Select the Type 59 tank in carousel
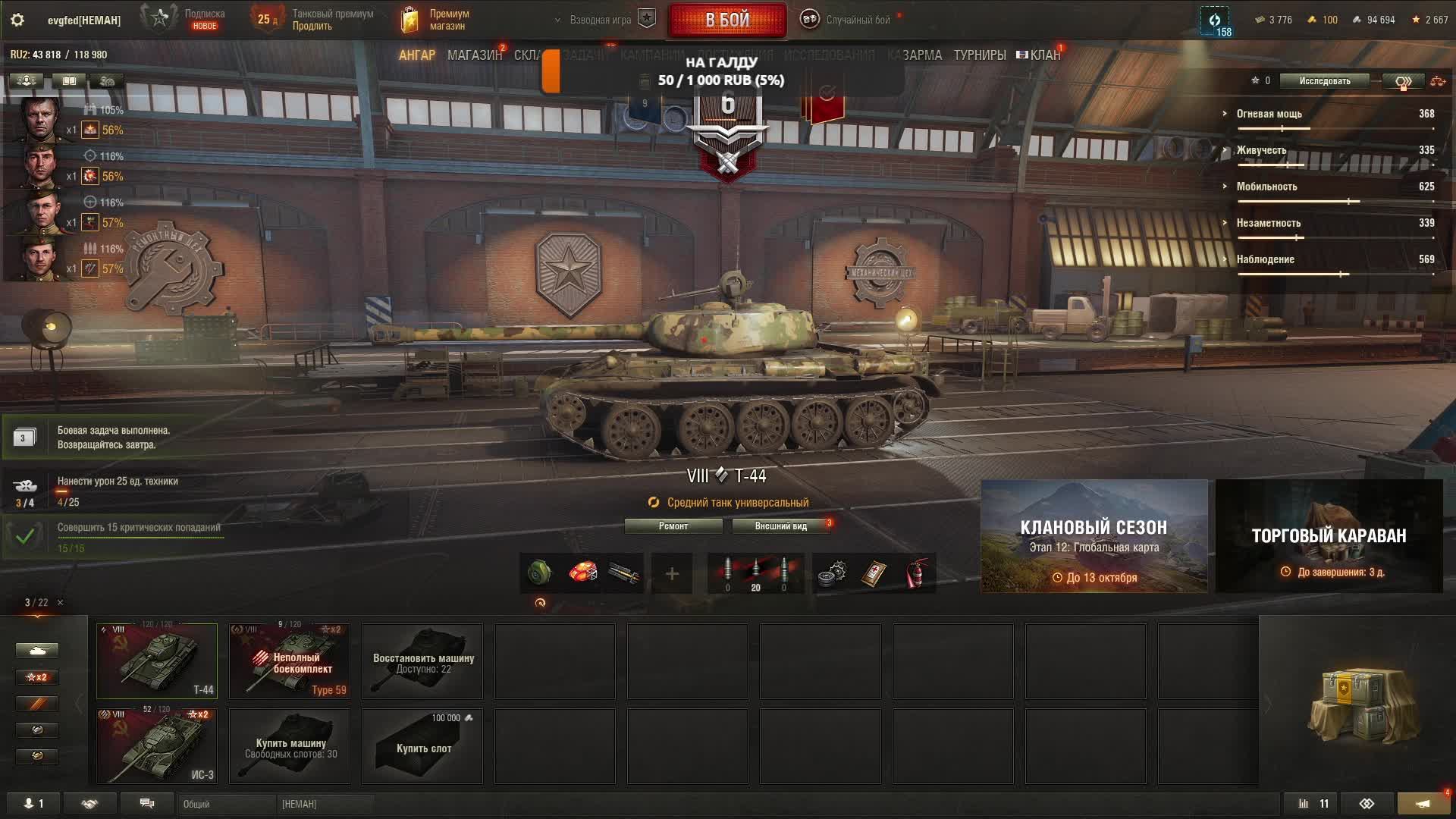 tap(290, 661)
